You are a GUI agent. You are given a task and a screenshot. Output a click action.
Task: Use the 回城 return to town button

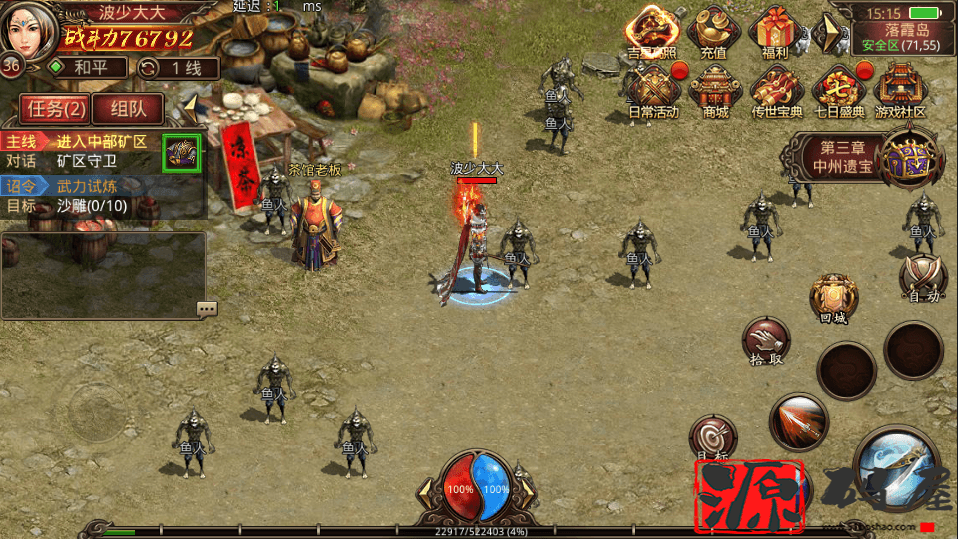pyautogui.click(x=833, y=299)
